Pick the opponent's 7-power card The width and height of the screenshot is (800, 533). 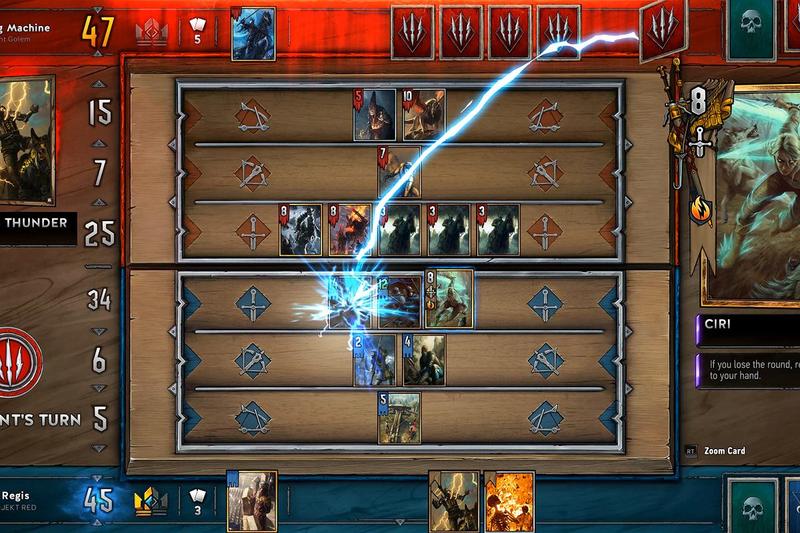[x=398, y=172]
